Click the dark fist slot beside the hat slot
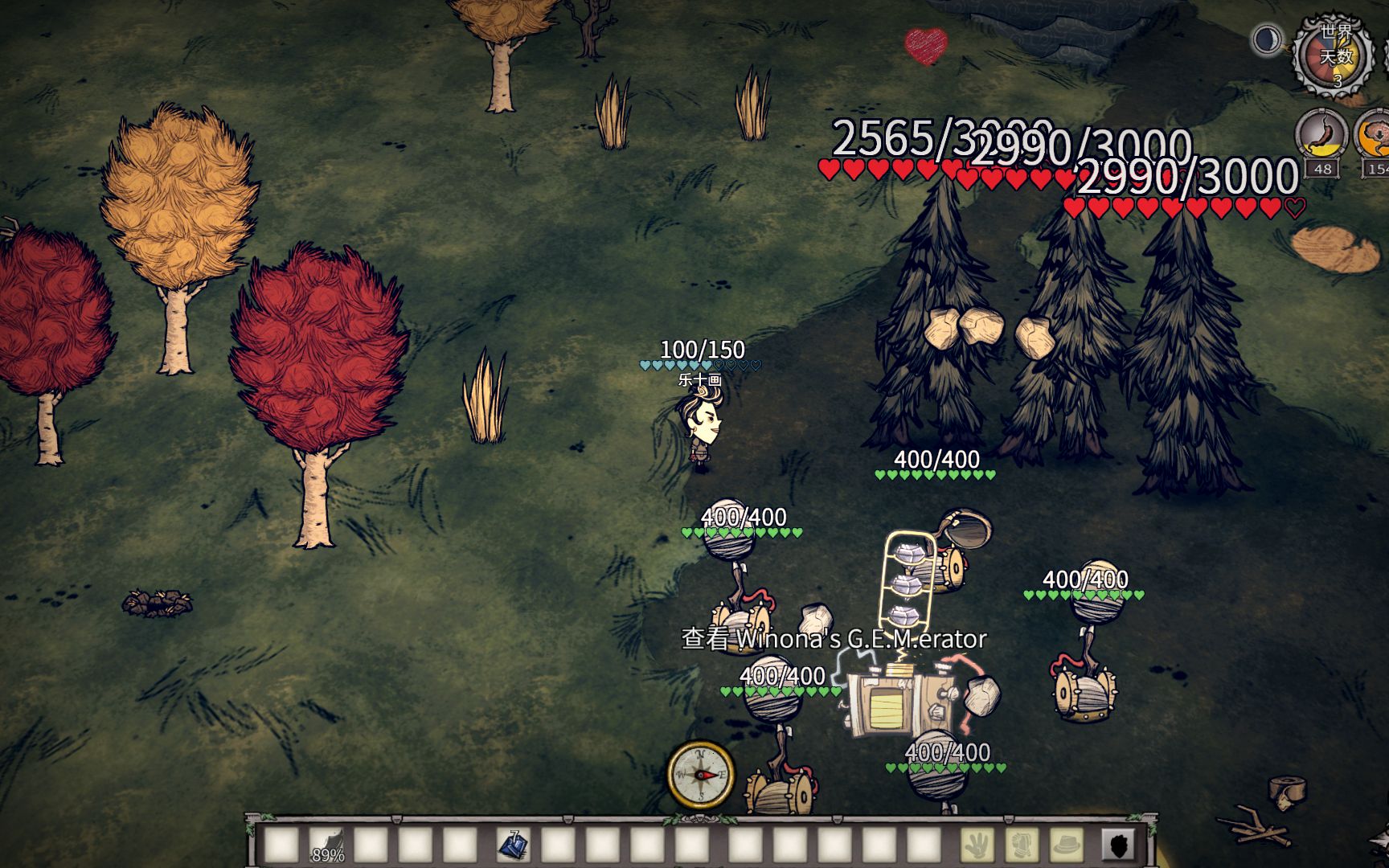The width and height of the screenshot is (1389, 868). click(1118, 845)
